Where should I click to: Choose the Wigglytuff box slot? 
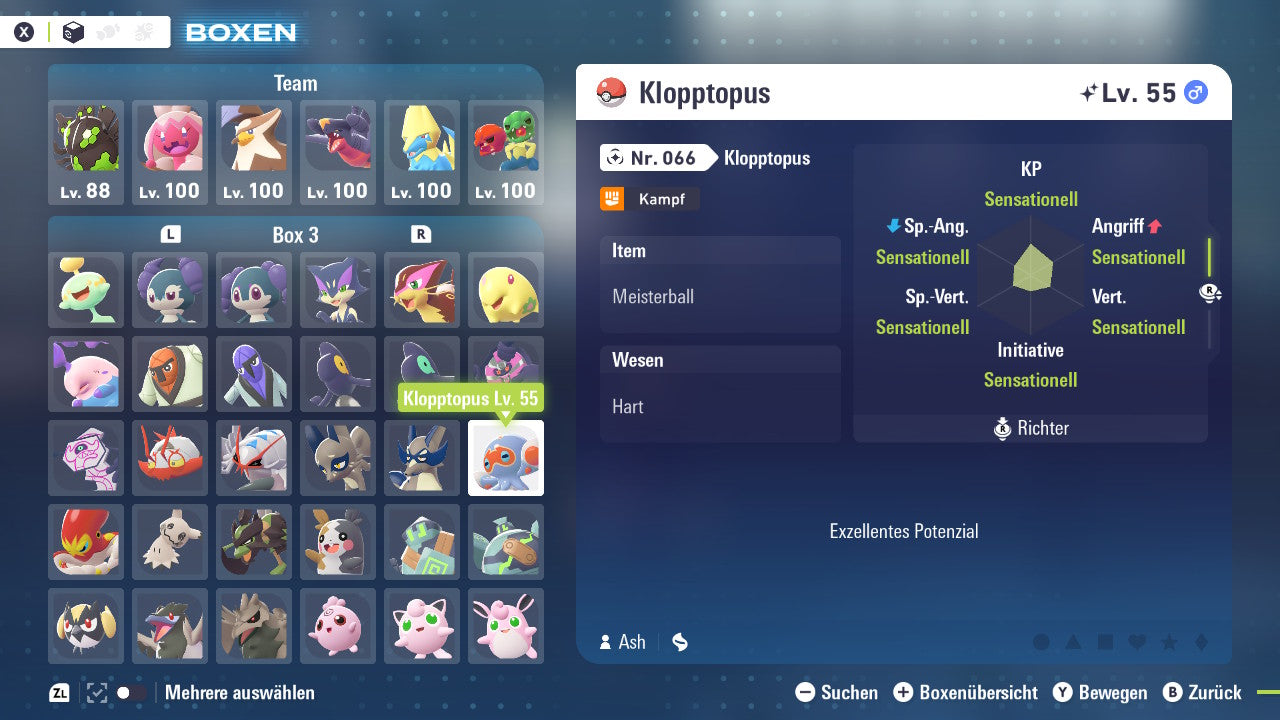(506, 626)
